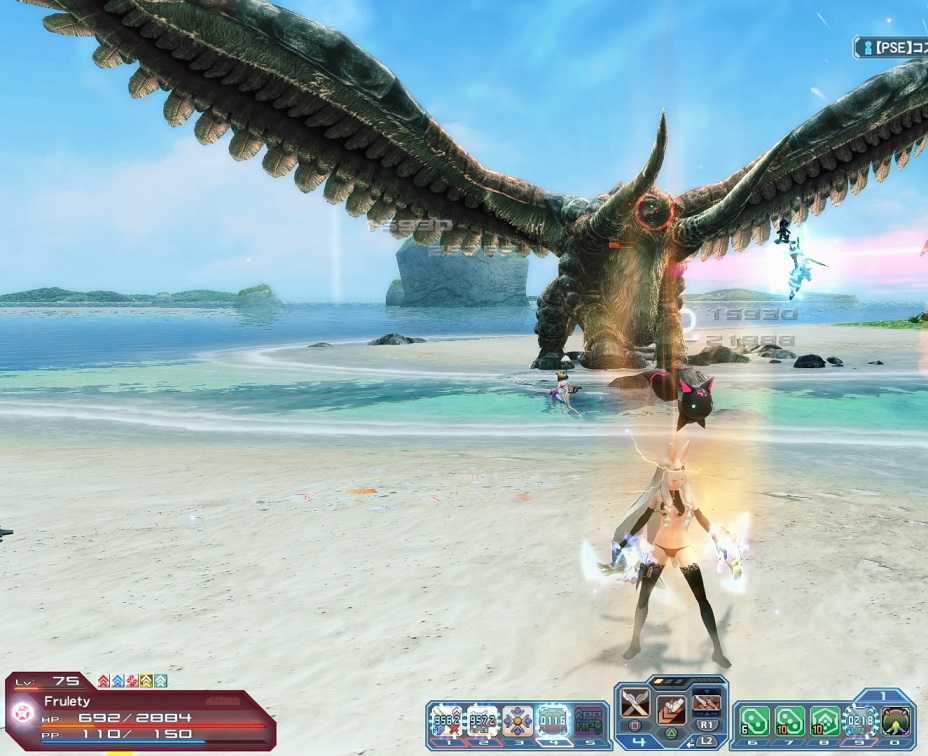The image size is (928, 756).
Task: Open the PSE notification banner
Action: [x=891, y=47]
